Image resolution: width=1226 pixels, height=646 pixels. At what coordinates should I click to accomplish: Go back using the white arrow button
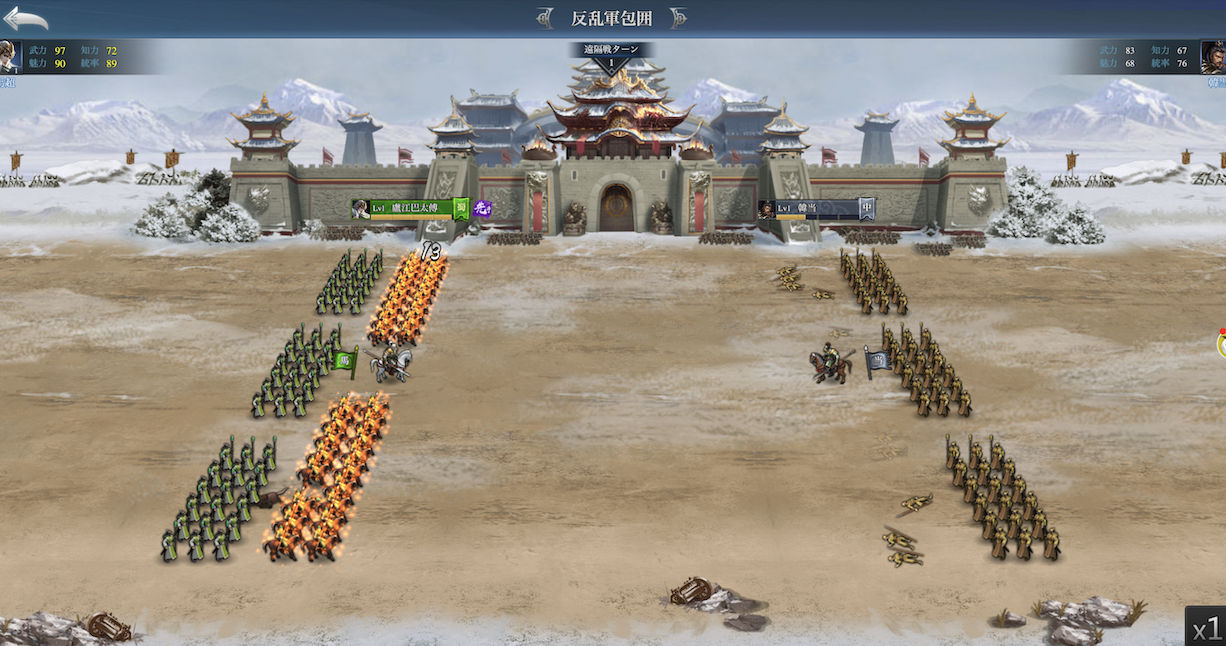pos(25,18)
